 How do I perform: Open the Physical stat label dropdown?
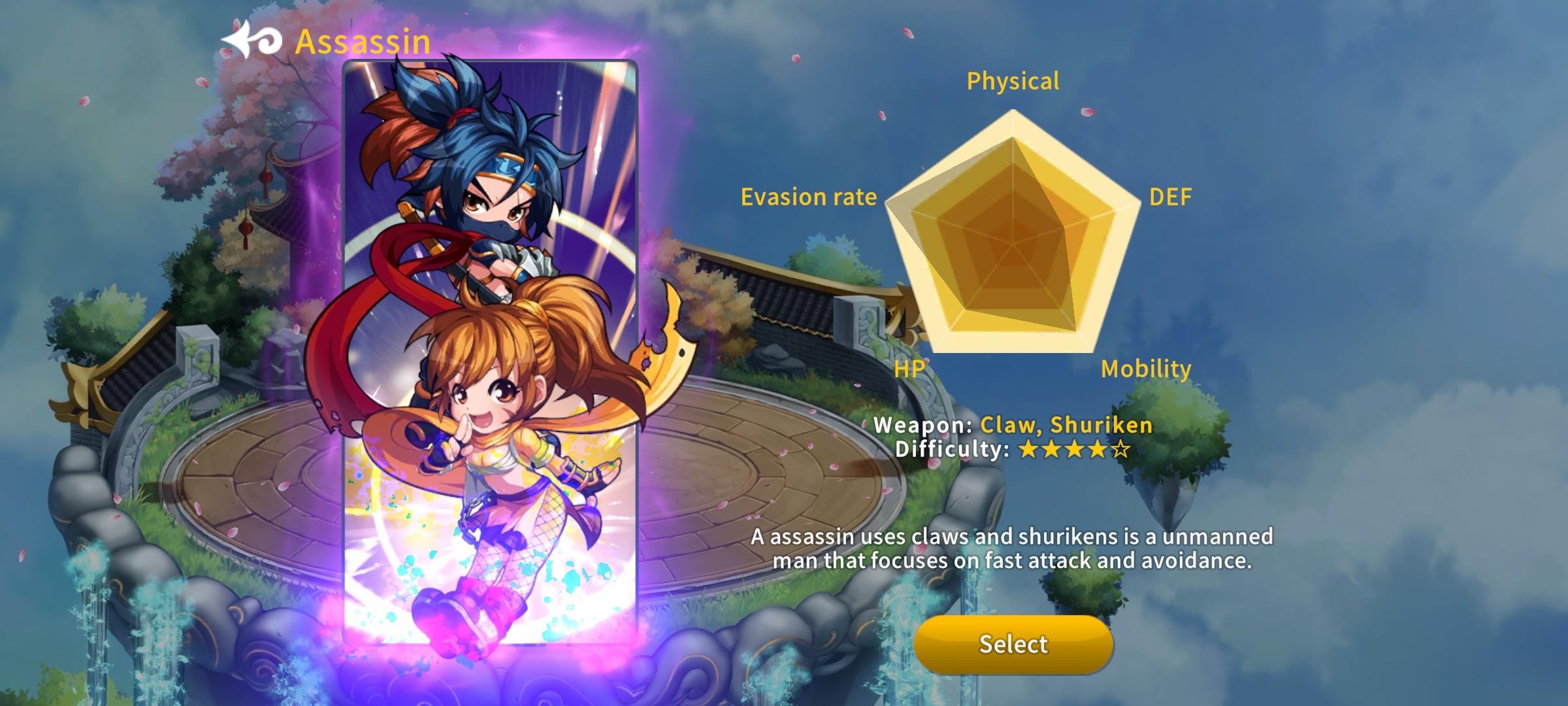click(1013, 81)
